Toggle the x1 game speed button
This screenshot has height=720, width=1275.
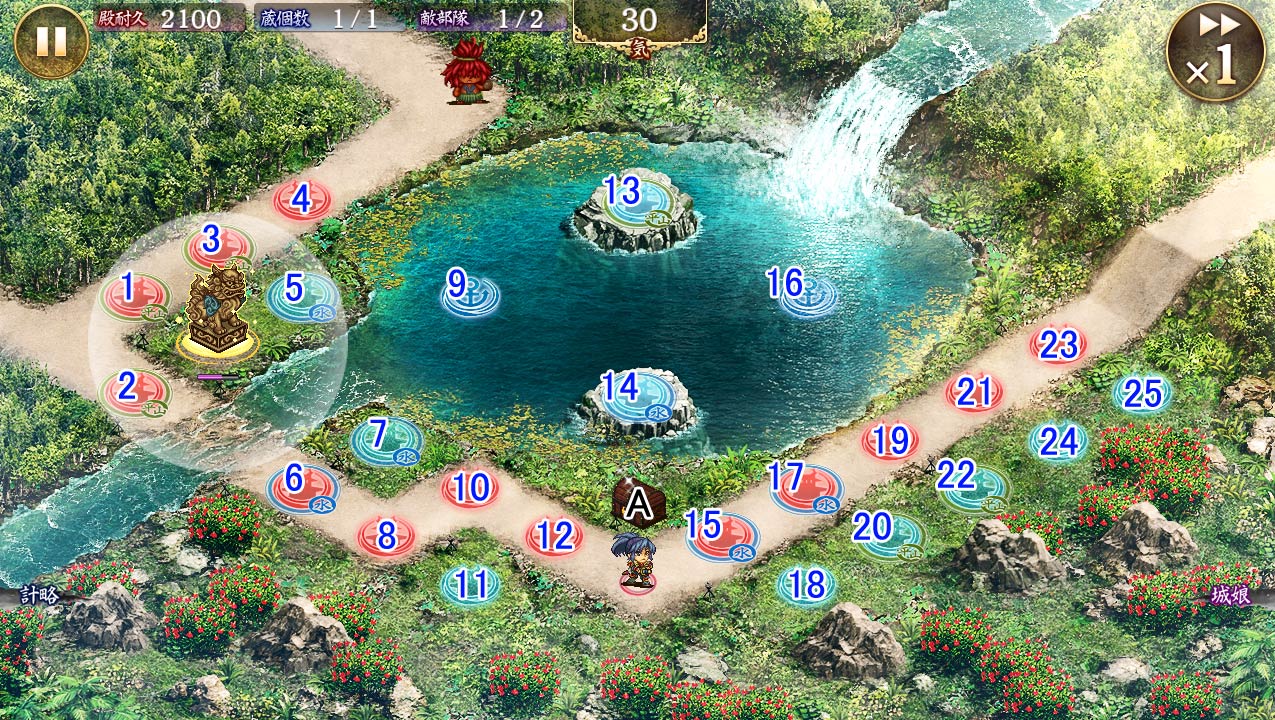[1214, 52]
